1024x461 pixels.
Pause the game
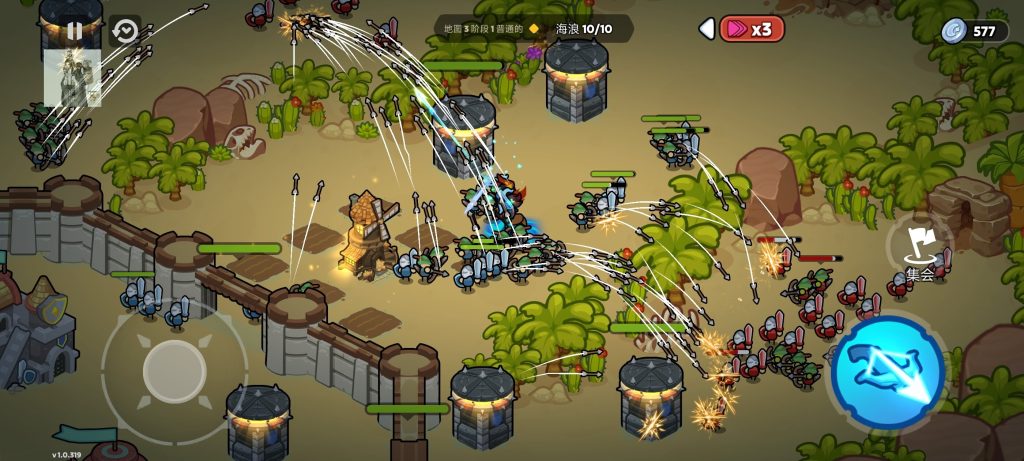point(75,31)
